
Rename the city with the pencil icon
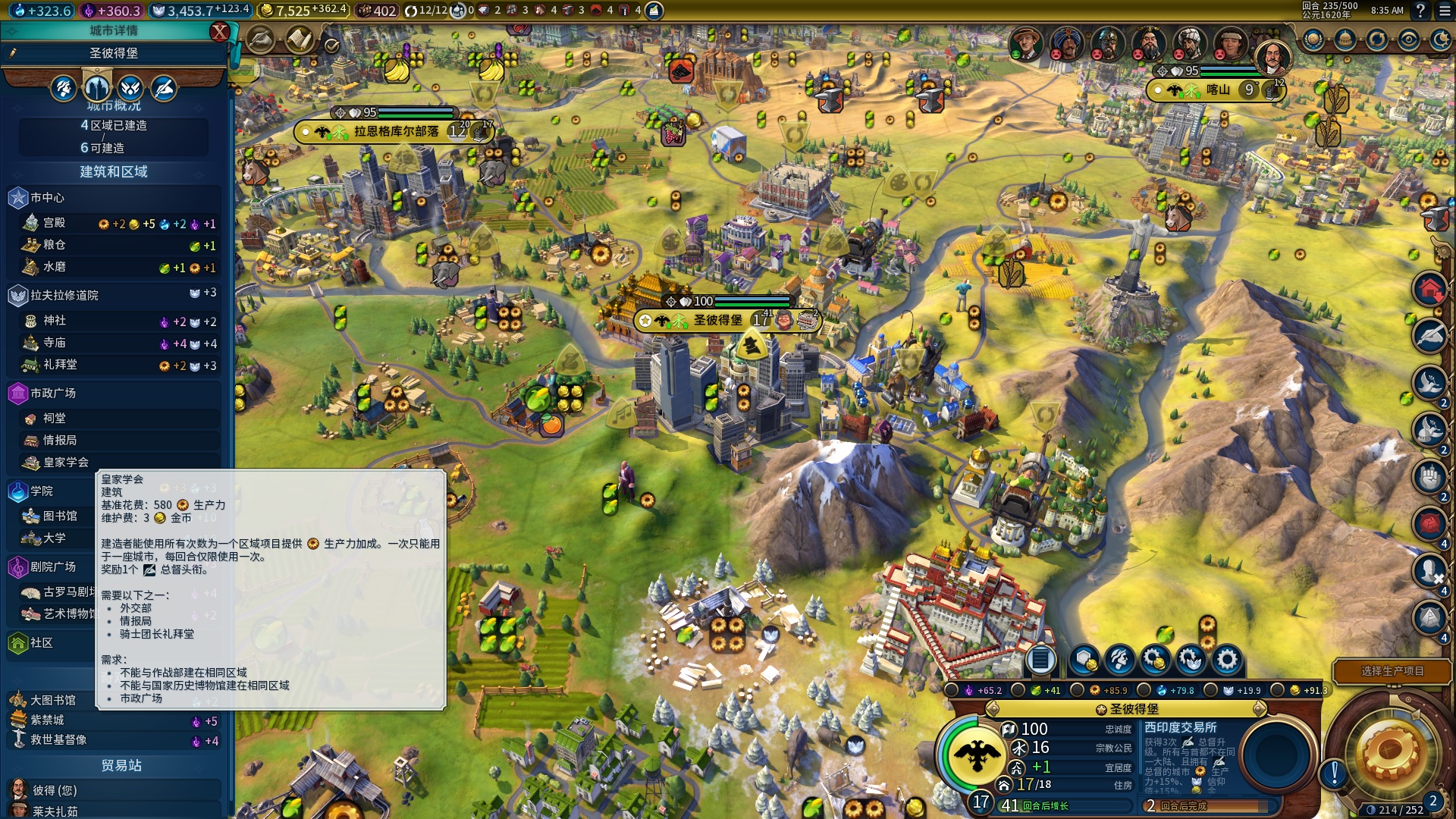pyautogui.click(x=13, y=53)
